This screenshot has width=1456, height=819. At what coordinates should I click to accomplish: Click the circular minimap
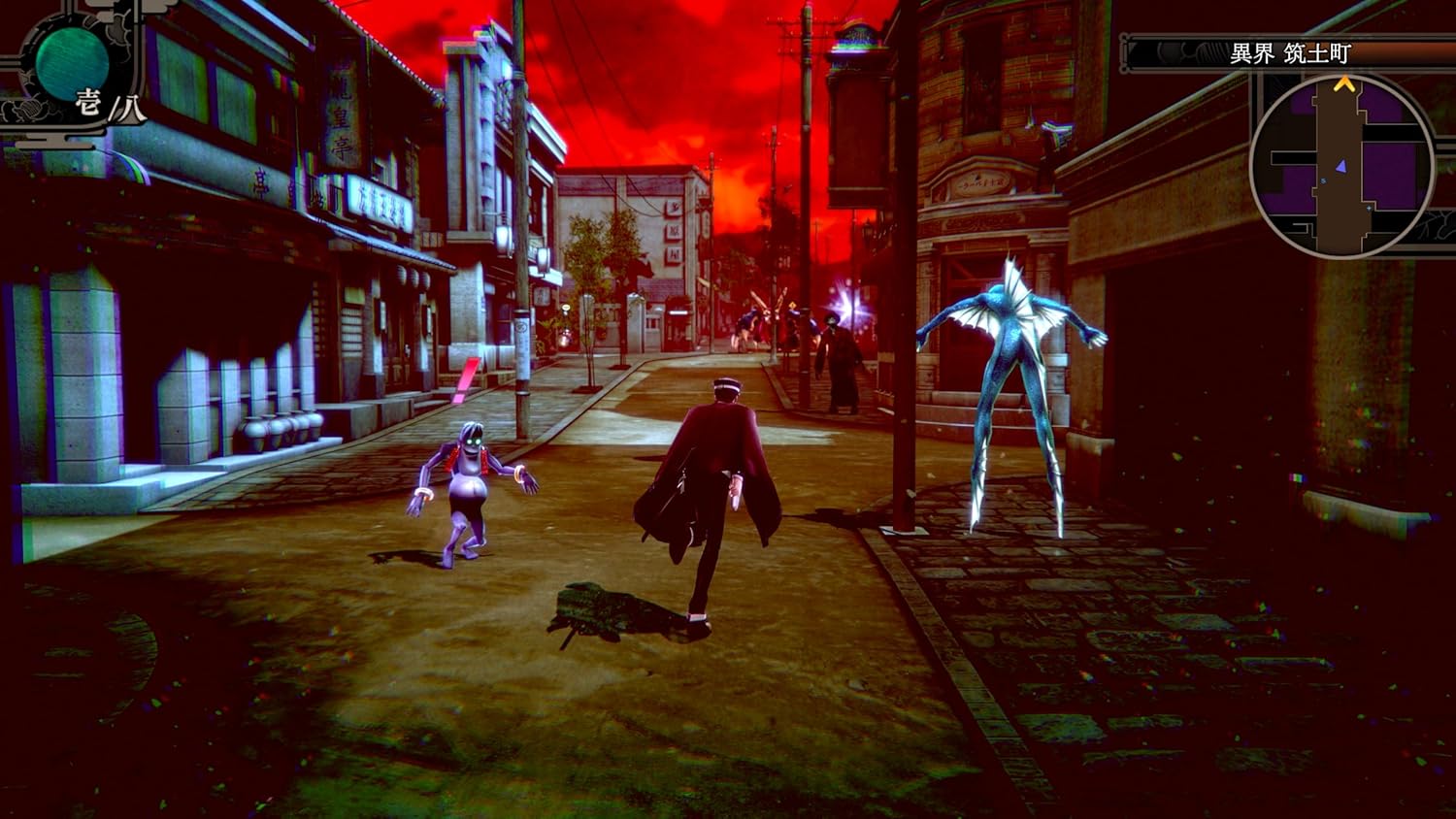click(1342, 167)
